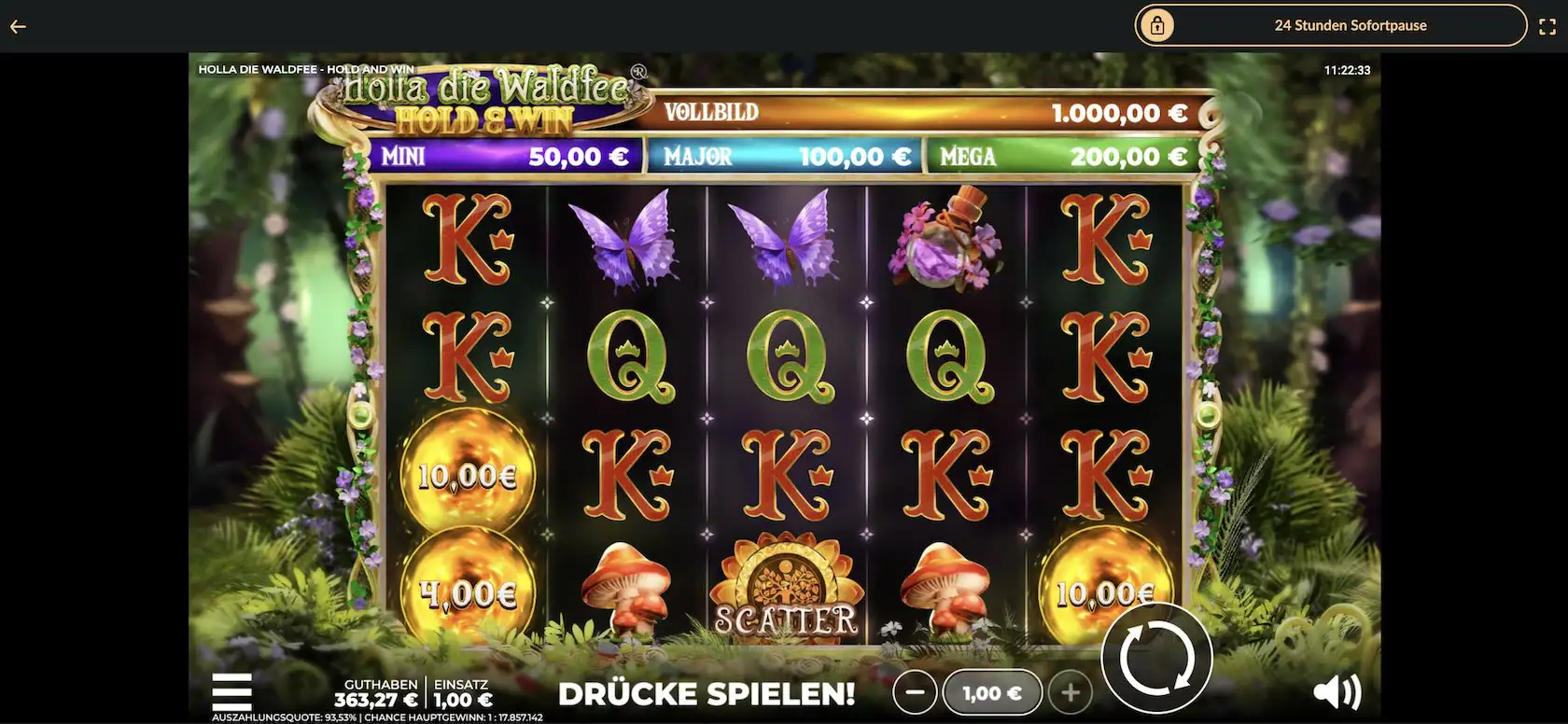Enter fullscreen via the expand icon
The image size is (1568, 724).
coord(1547,26)
